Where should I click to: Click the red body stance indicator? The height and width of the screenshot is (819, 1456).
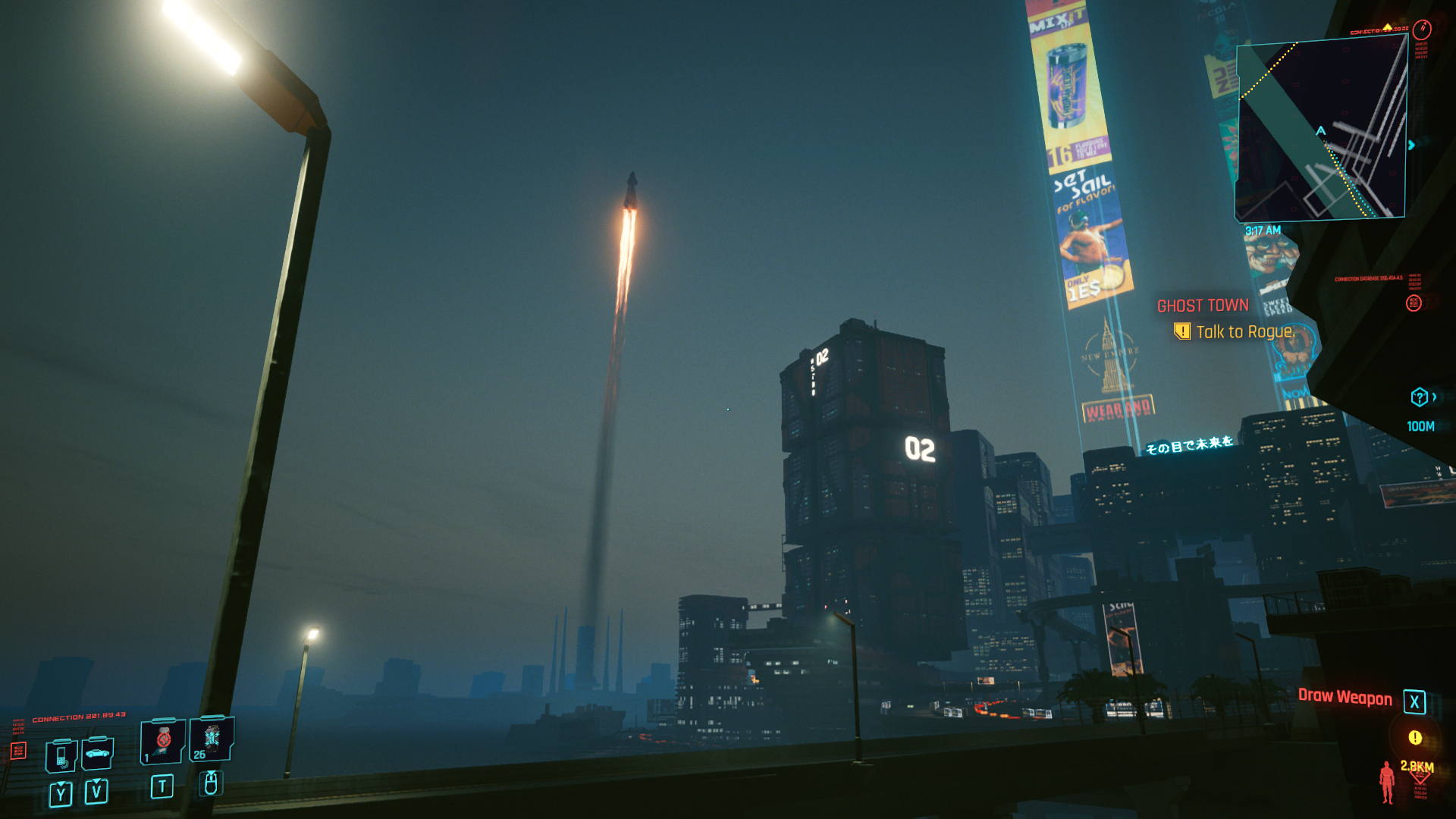click(1387, 782)
